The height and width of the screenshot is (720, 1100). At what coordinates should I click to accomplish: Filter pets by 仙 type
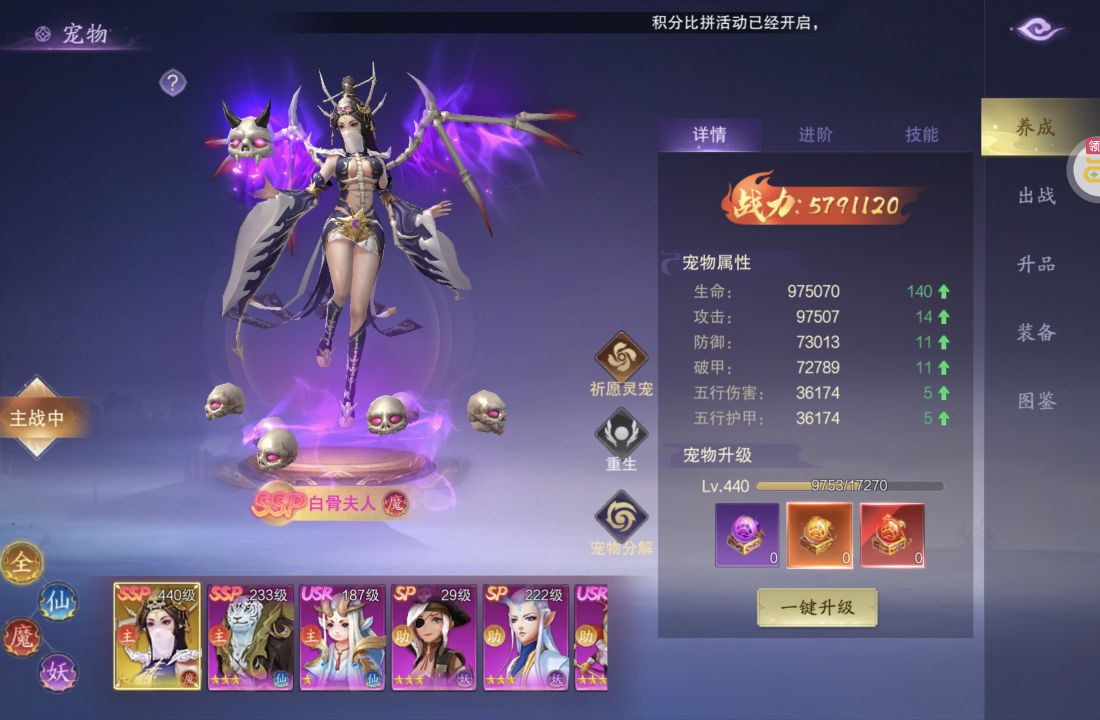click(x=57, y=601)
